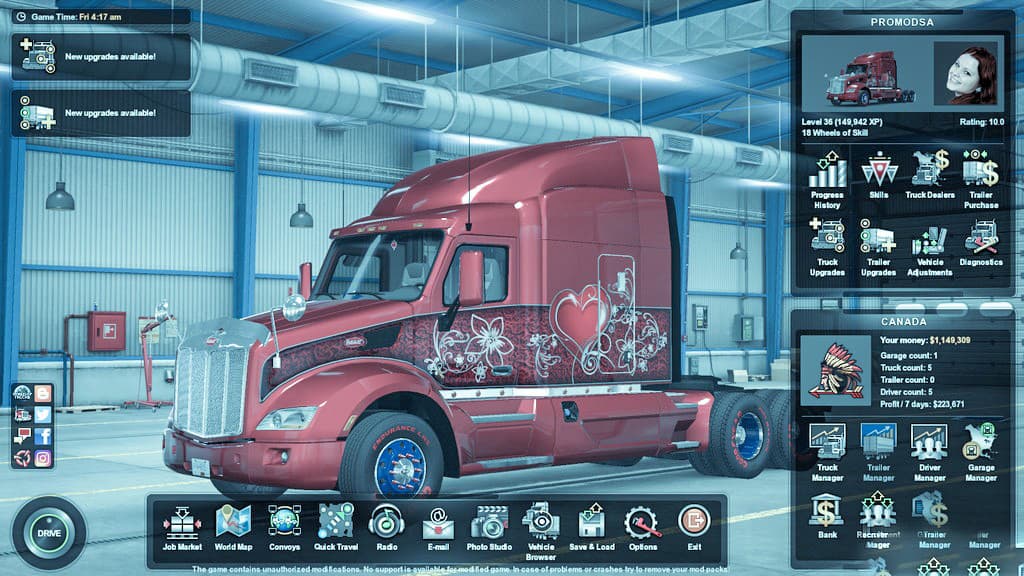Visit Truck Dealers

pos(929,176)
